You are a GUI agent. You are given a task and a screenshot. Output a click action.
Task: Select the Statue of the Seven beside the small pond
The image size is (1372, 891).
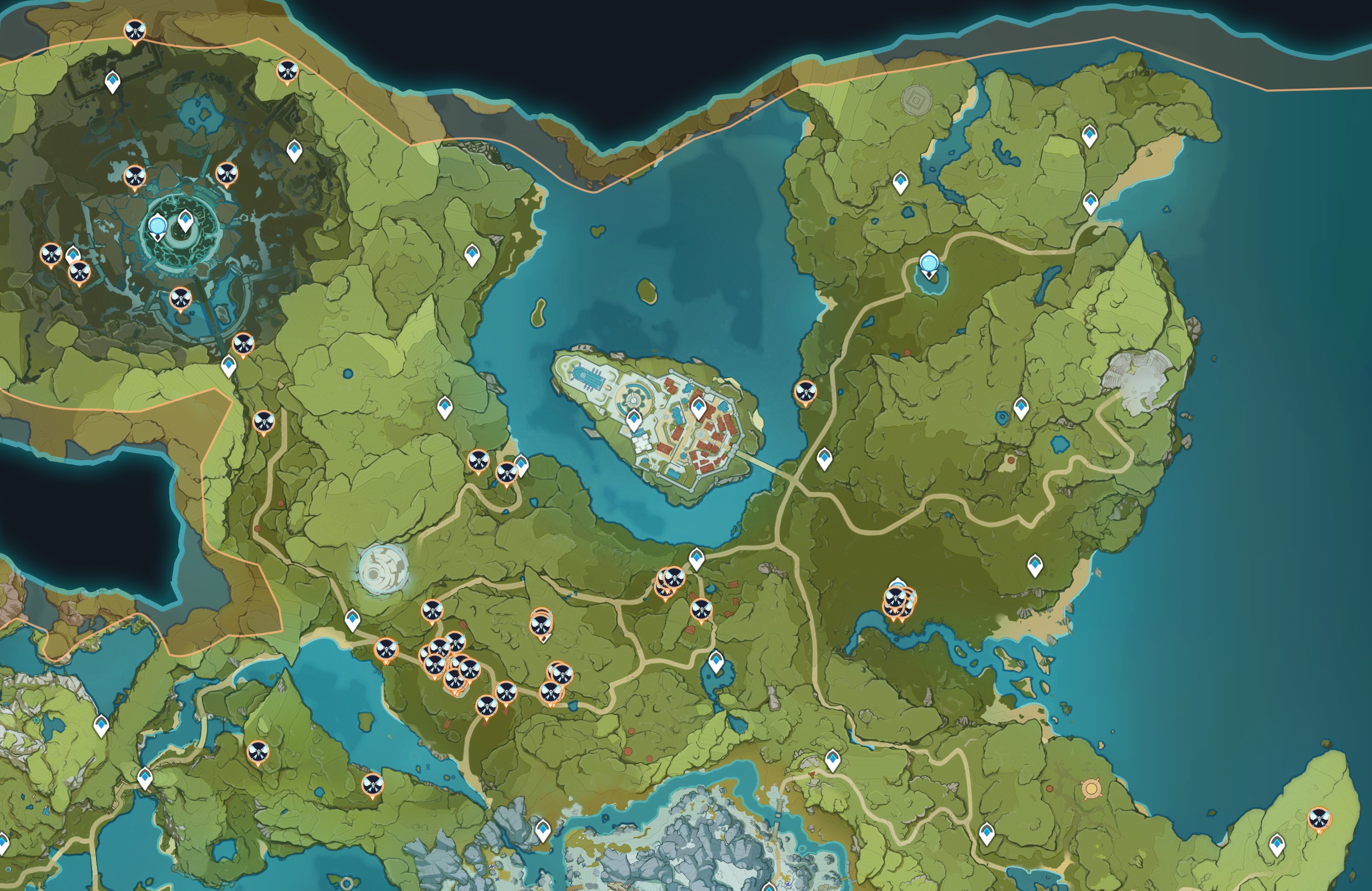pyautogui.click(x=928, y=264)
